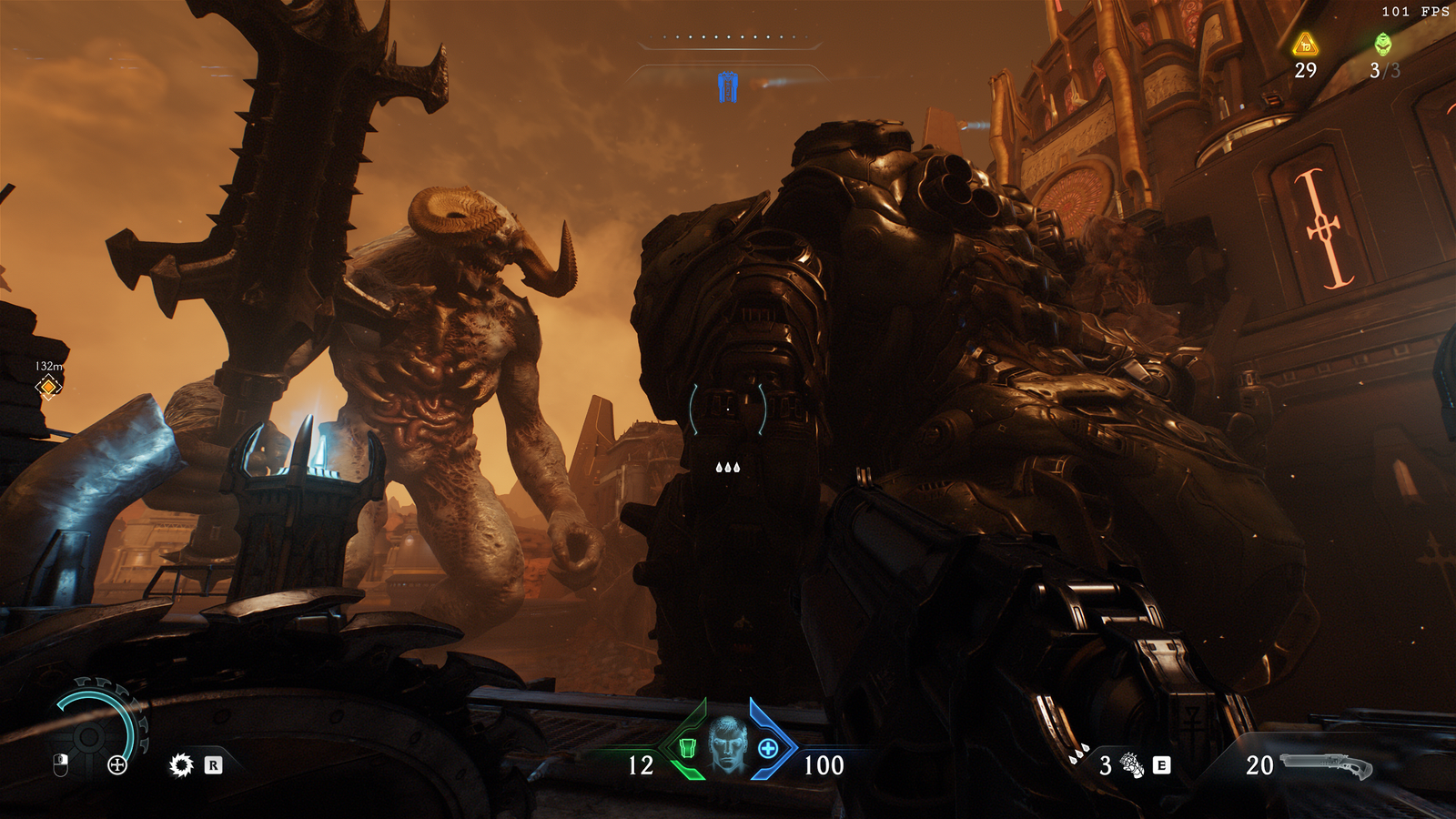Screen dimensions: 1456x819
Task: Click the blue health cross icon
Action: click(x=768, y=749)
